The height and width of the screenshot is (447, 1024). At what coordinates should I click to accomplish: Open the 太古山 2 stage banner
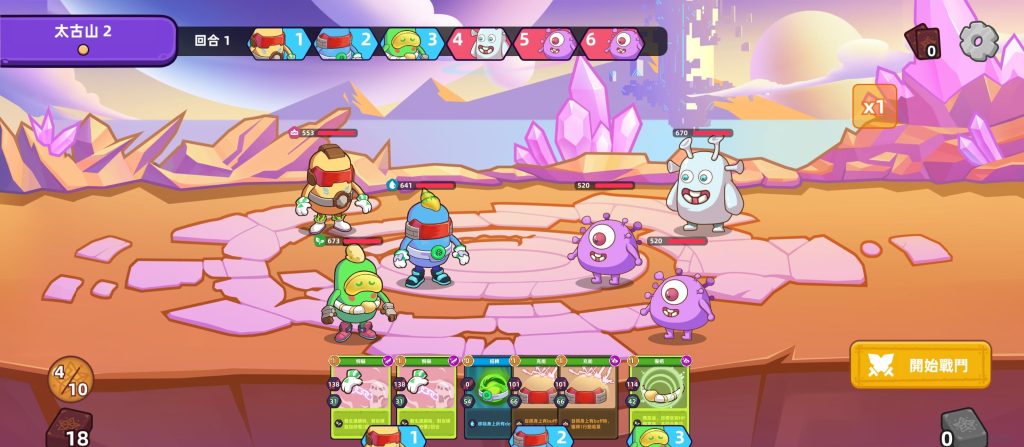84,38
